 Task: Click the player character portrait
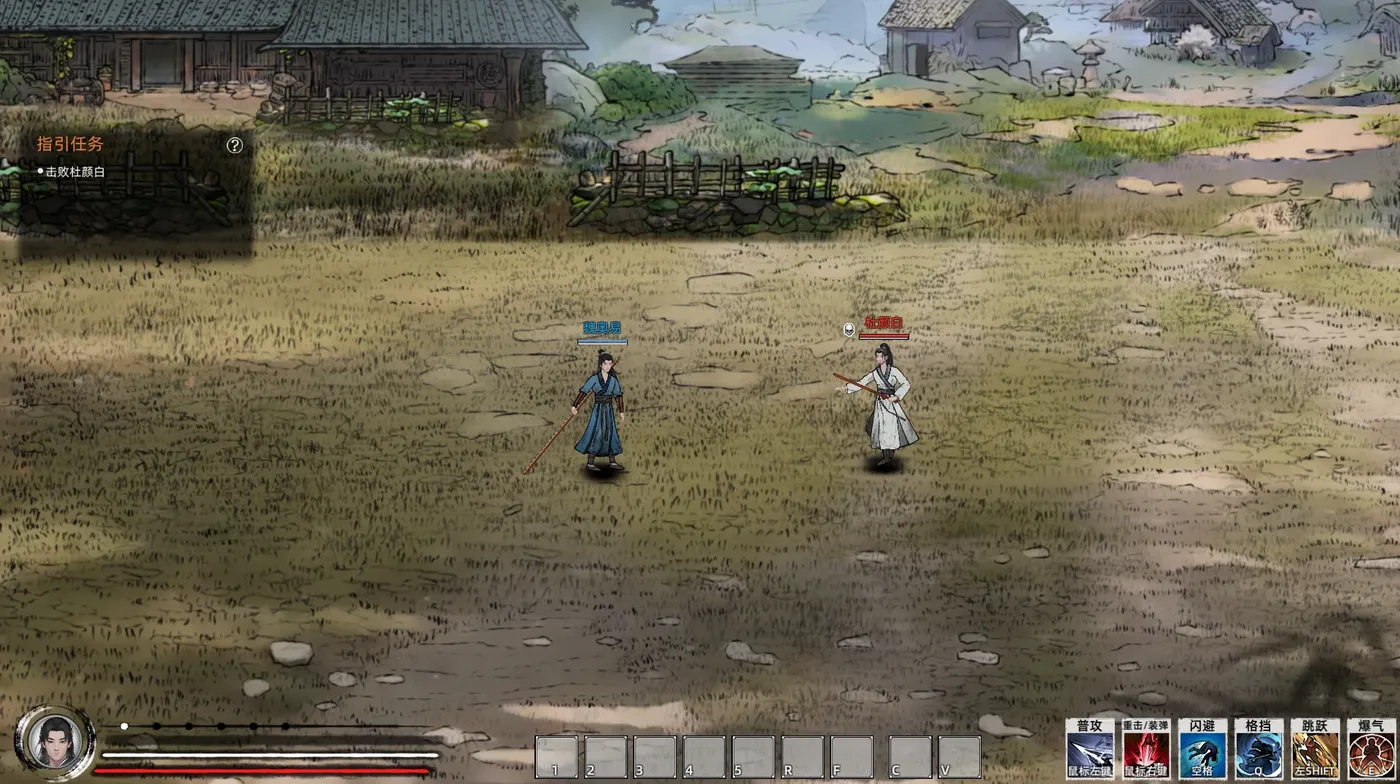(57, 740)
